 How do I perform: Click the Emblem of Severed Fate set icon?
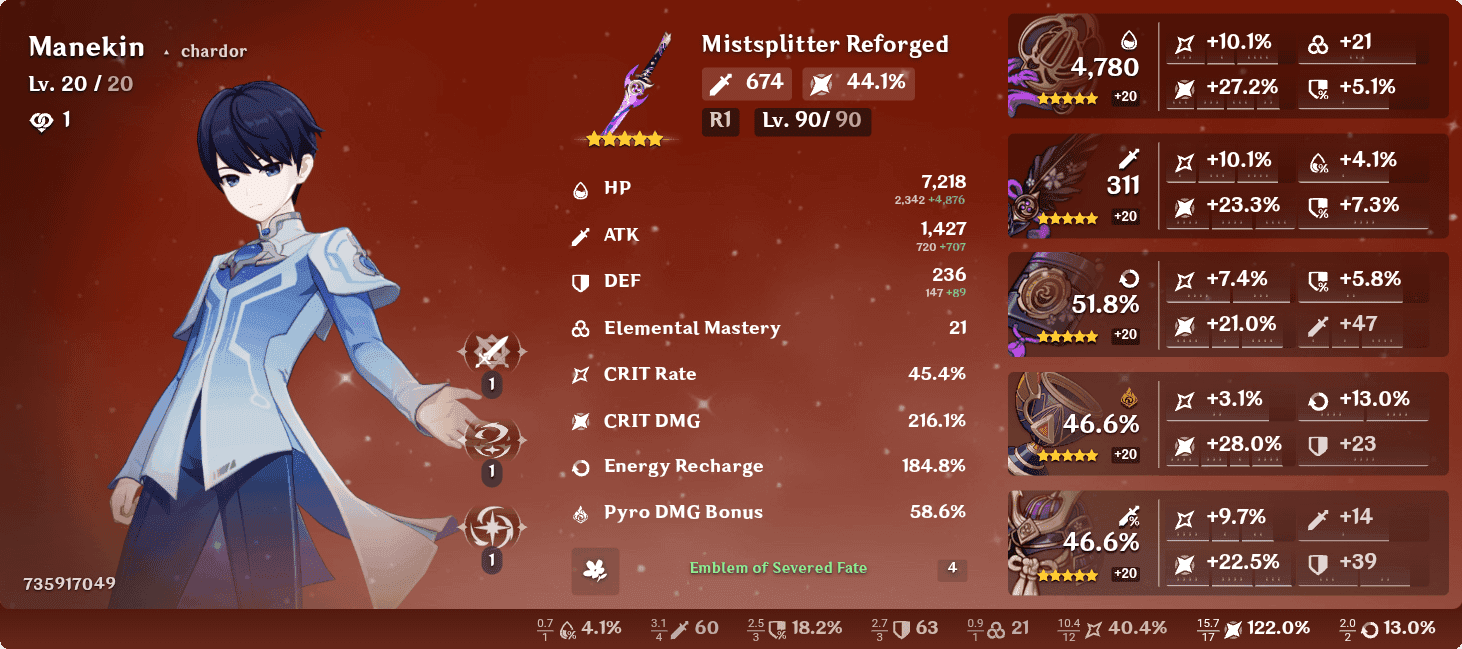click(x=595, y=570)
